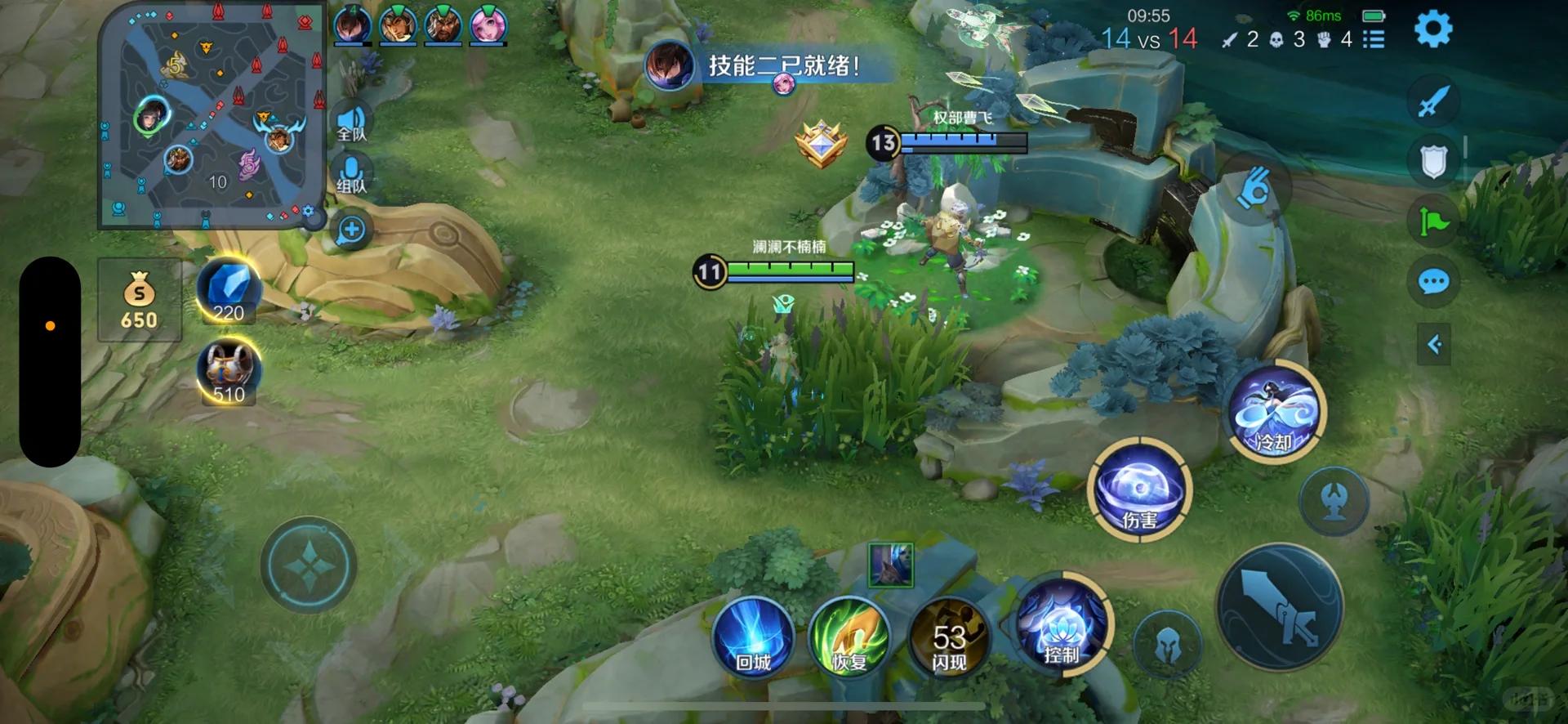
Task: Send the green flag rally signal
Action: click(x=1433, y=221)
